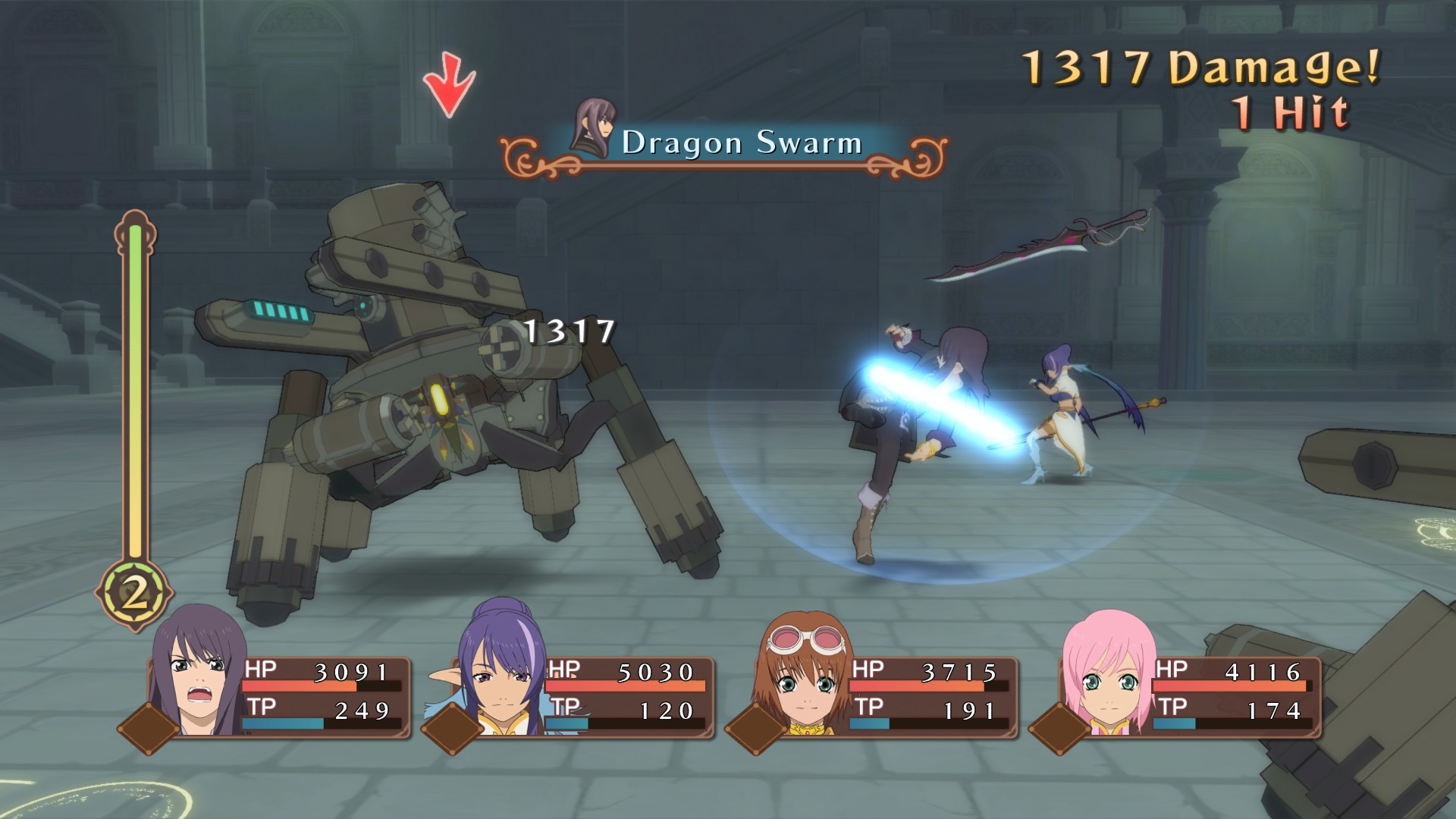The width and height of the screenshot is (1456, 819).
Task: Activate the Over Limit level 2 badge
Action: point(134,594)
